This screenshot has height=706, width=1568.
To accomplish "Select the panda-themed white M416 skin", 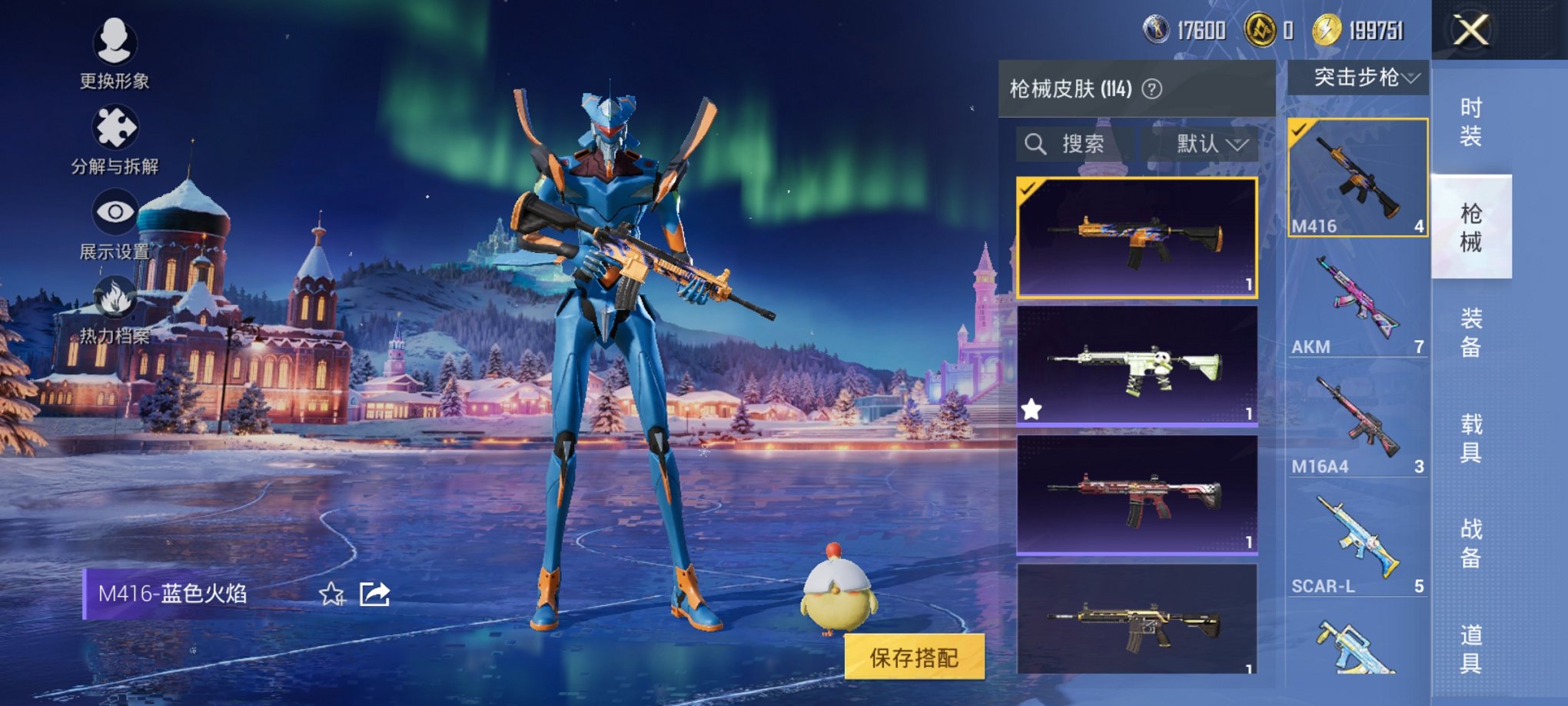I will coord(1137,365).
